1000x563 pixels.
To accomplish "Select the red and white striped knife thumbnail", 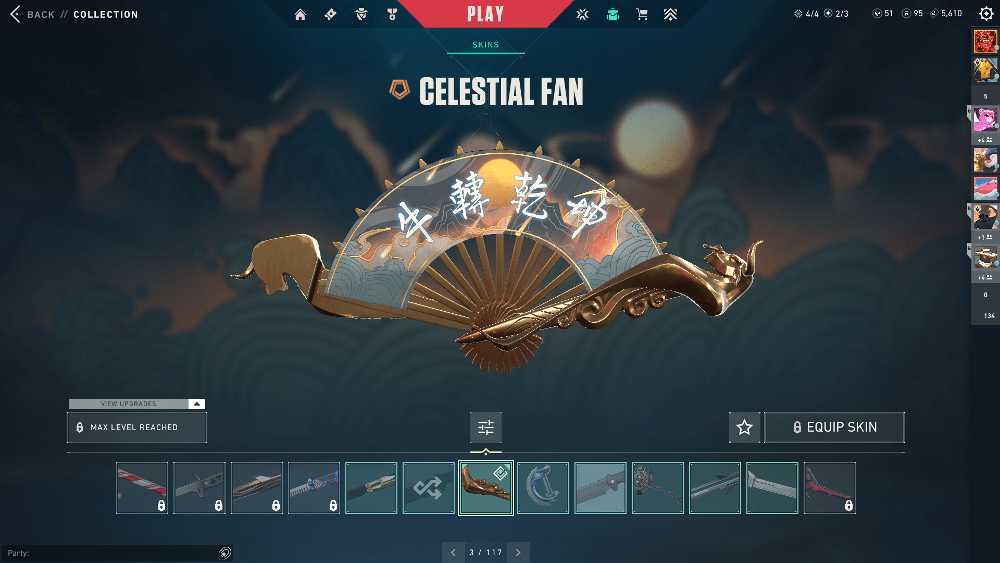I will click(x=142, y=488).
